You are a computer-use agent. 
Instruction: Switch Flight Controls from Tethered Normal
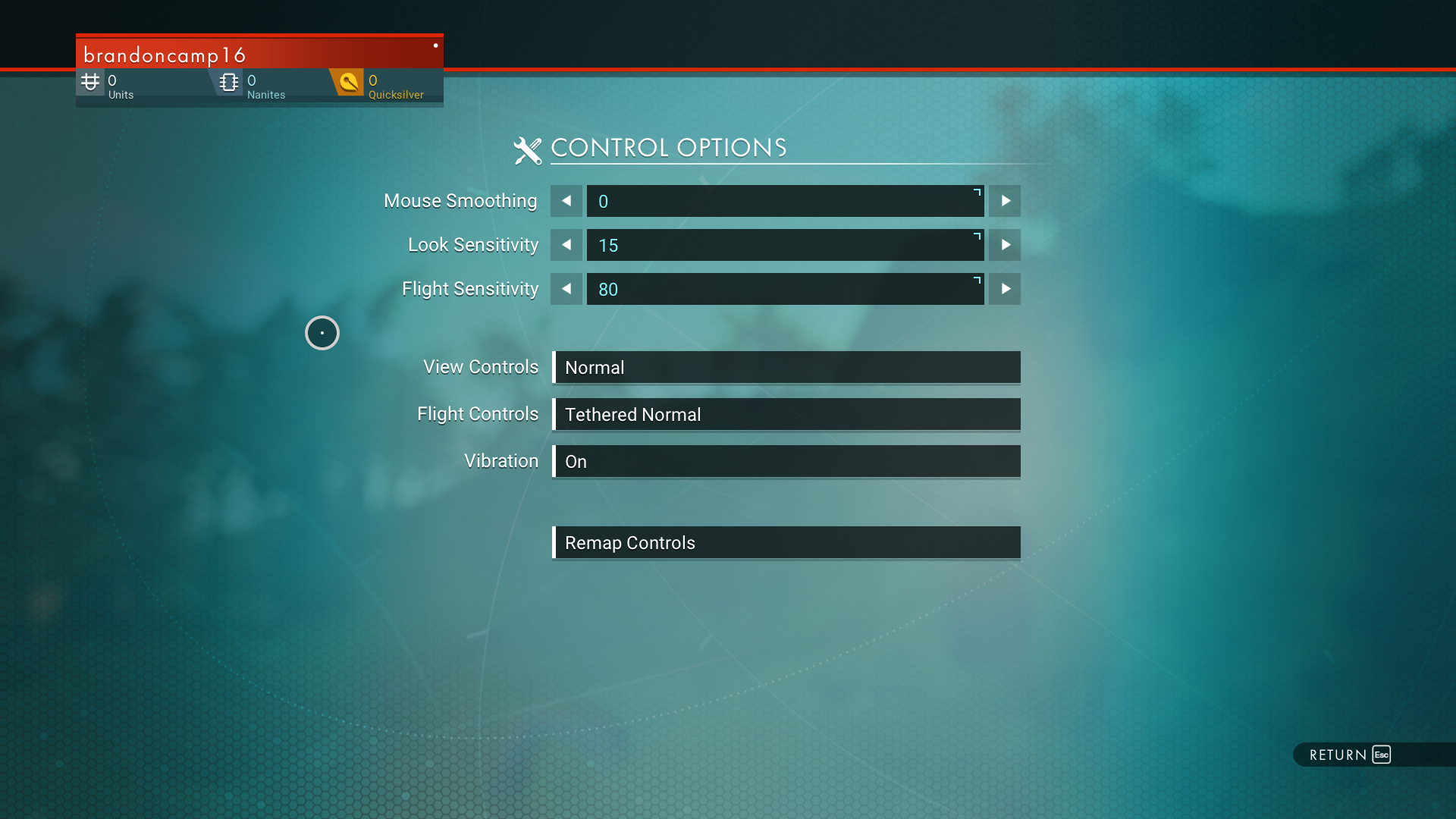tap(786, 415)
